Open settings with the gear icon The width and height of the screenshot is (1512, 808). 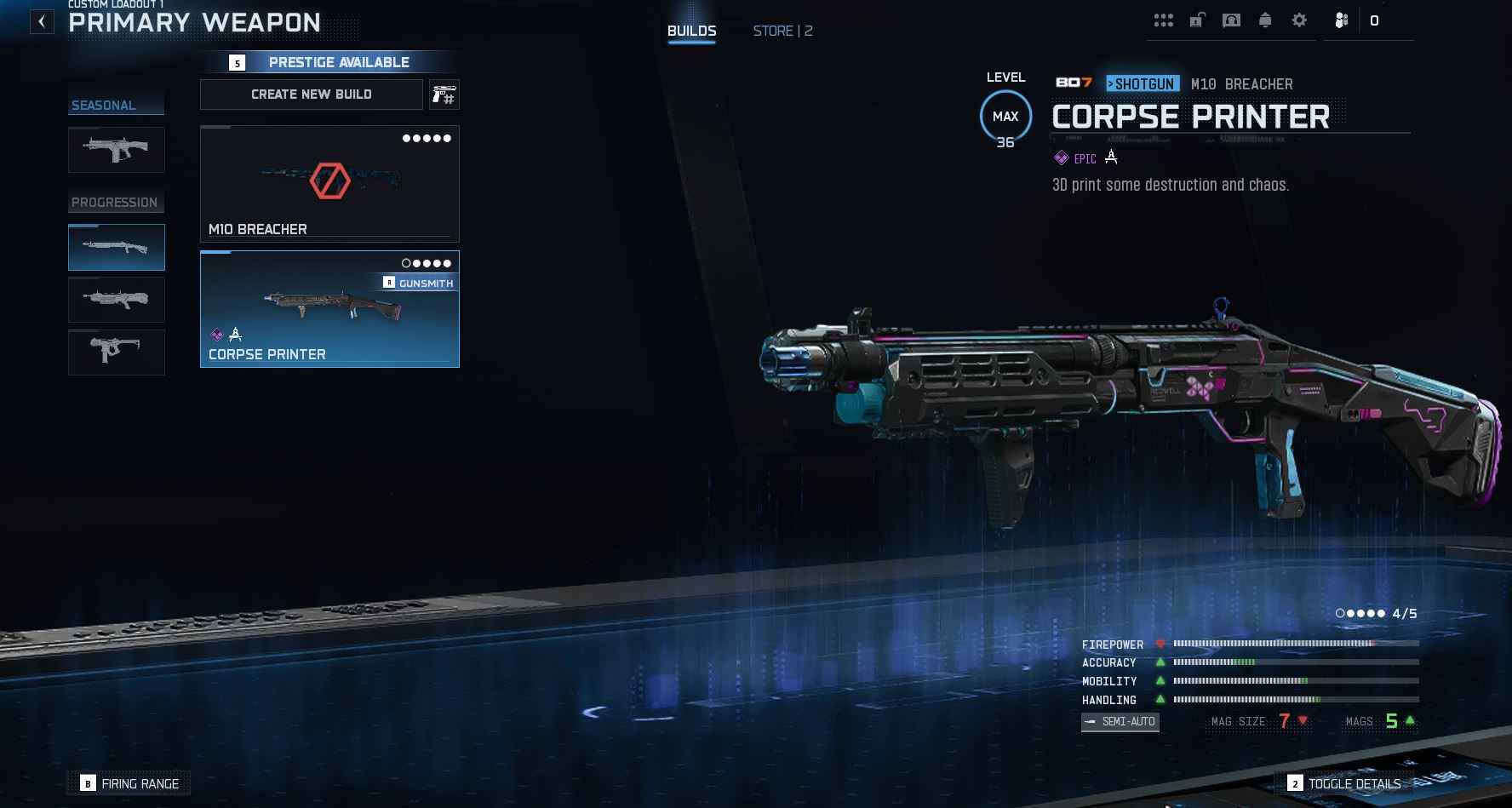[1299, 20]
